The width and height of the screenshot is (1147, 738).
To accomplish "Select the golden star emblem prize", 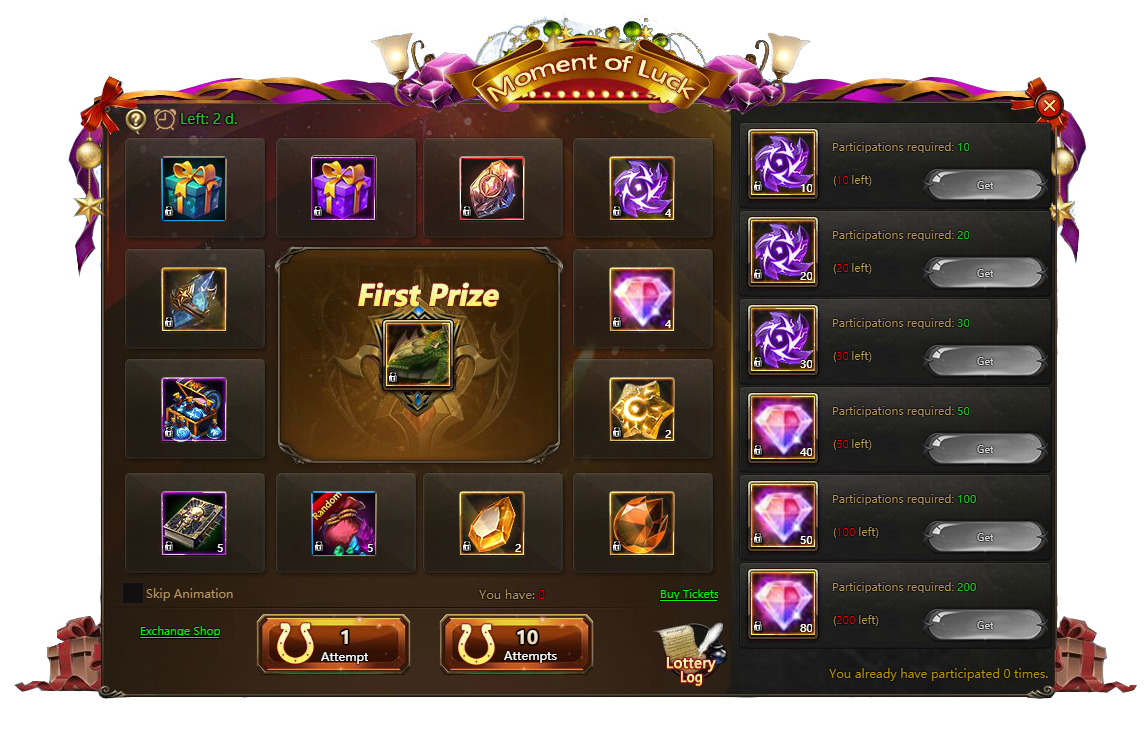I will pyautogui.click(x=641, y=409).
